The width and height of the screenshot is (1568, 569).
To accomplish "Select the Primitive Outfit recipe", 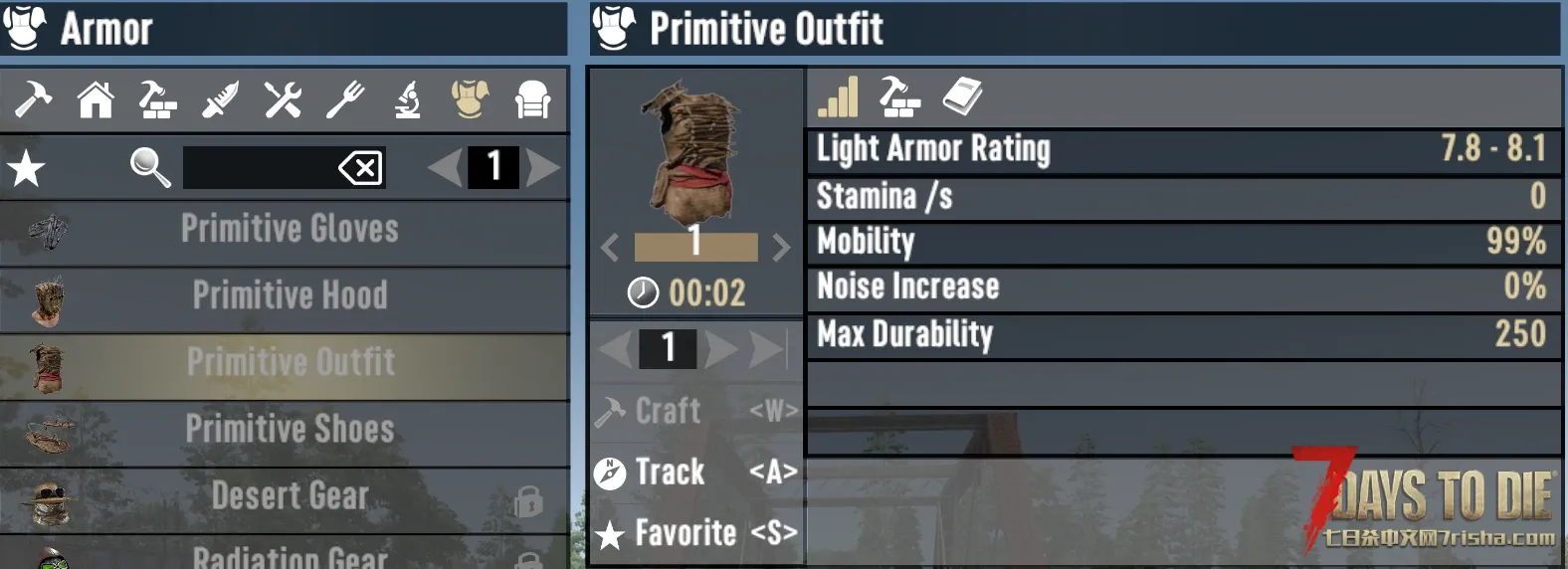I will (x=289, y=363).
